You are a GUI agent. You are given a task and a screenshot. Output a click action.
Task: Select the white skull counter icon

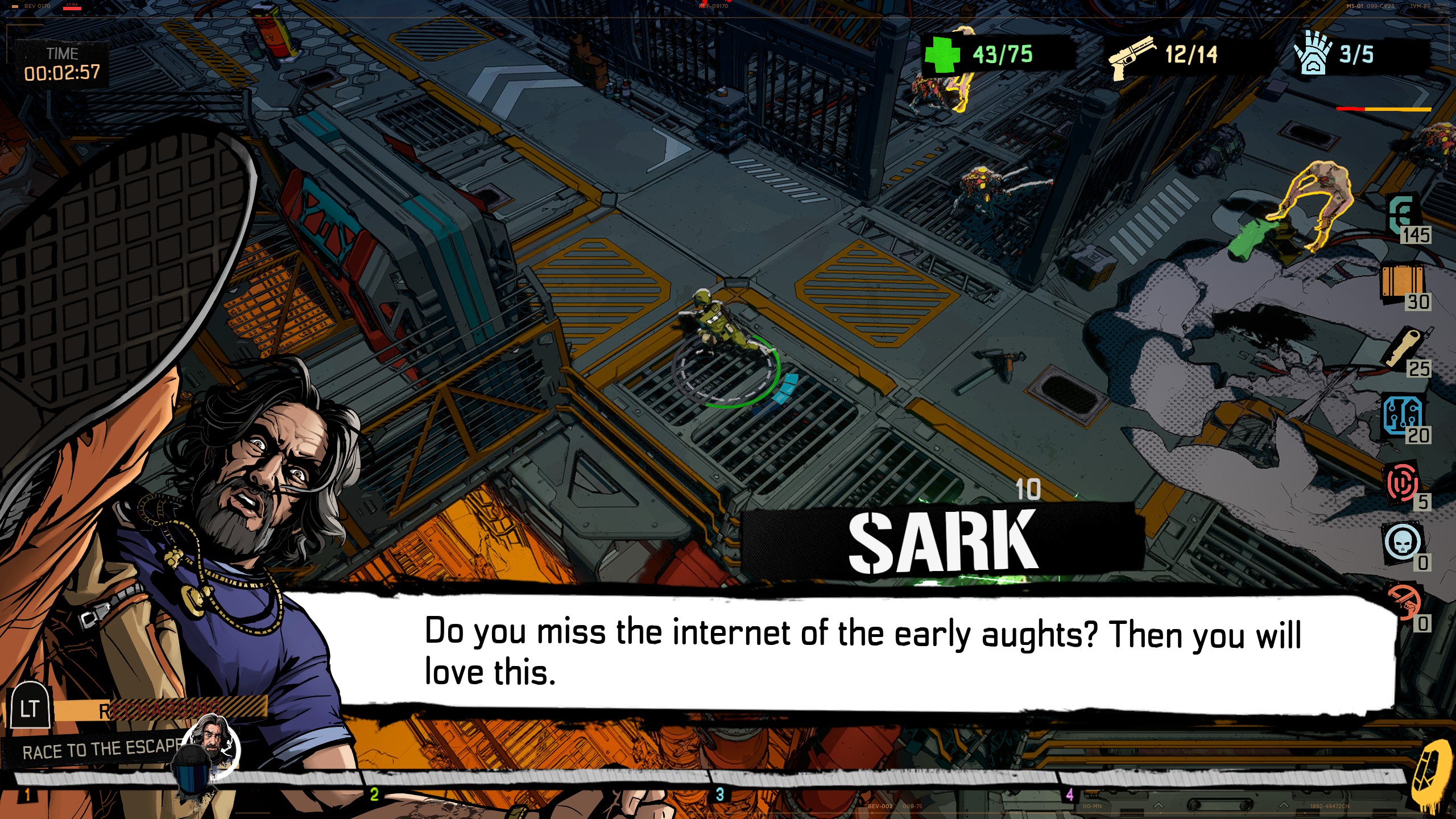pyautogui.click(x=1403, y=543)
